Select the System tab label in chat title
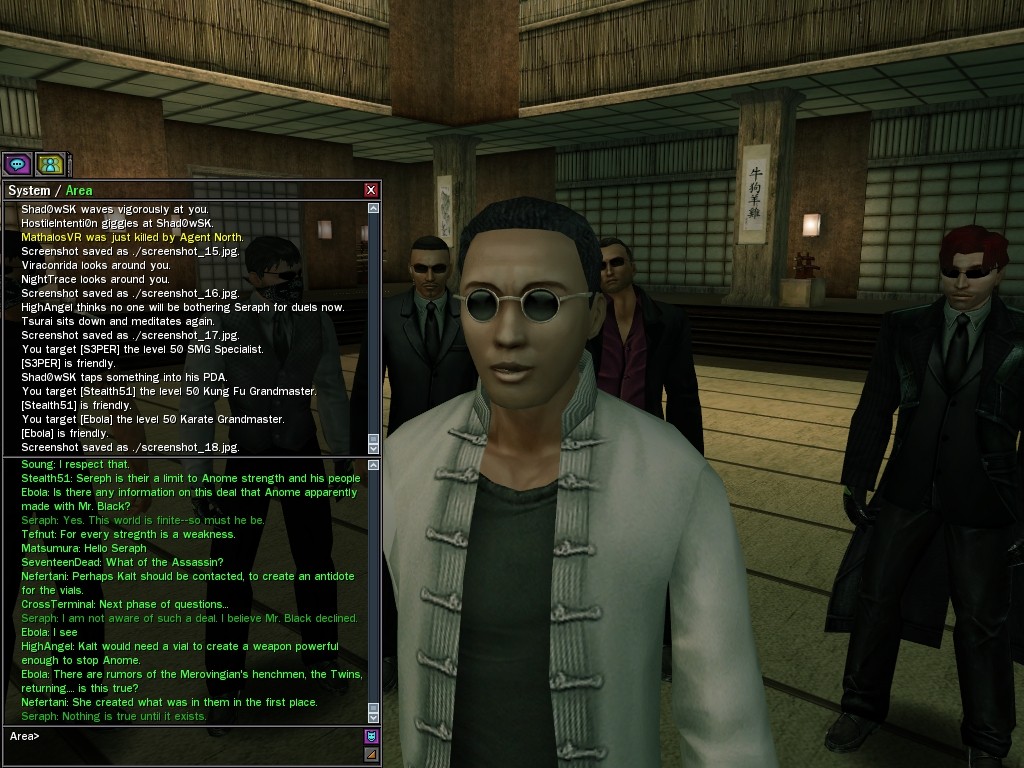 coord(28,190)
